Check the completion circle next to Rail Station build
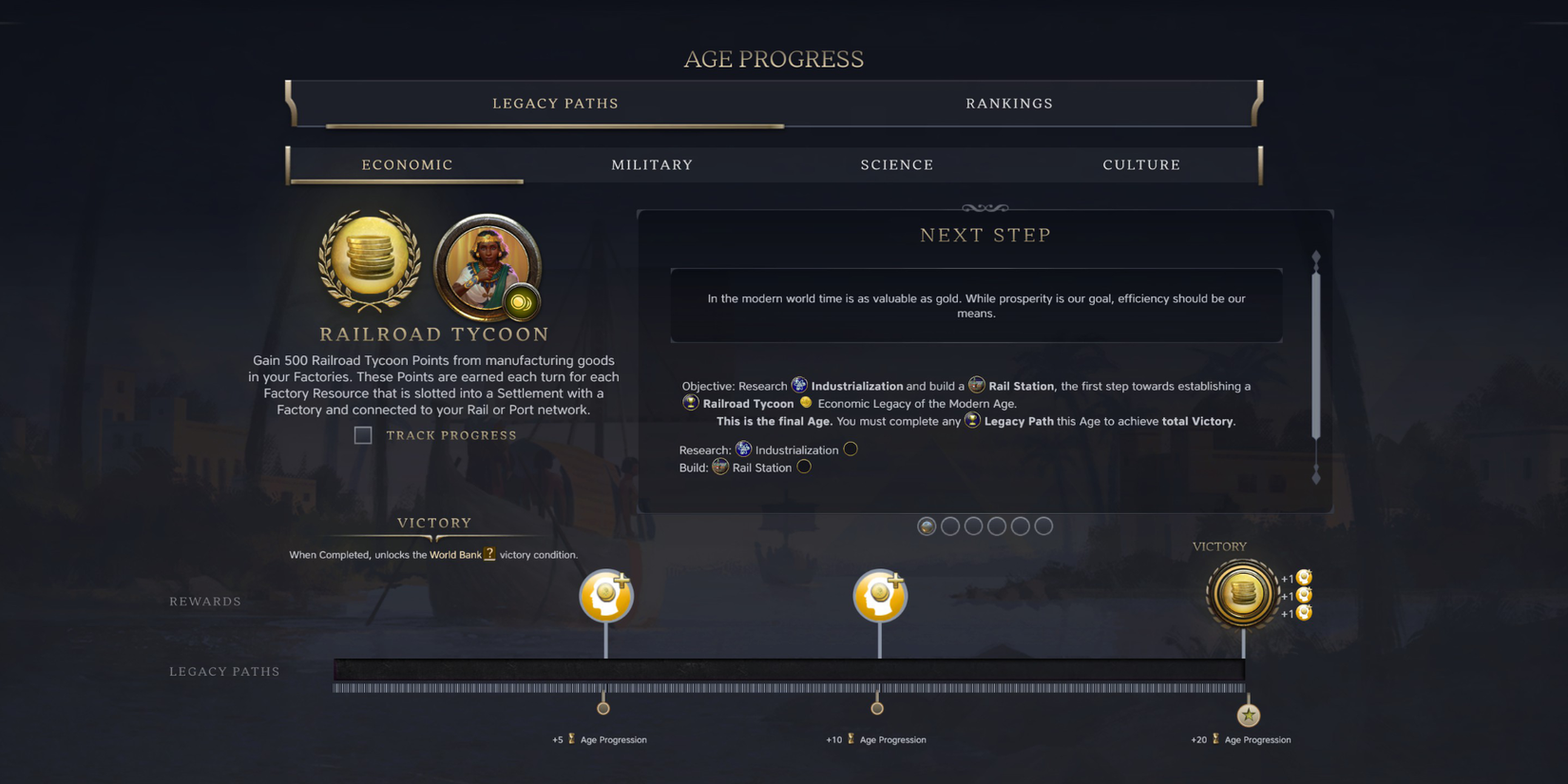1568x784 pixels. tap(804, 467)
